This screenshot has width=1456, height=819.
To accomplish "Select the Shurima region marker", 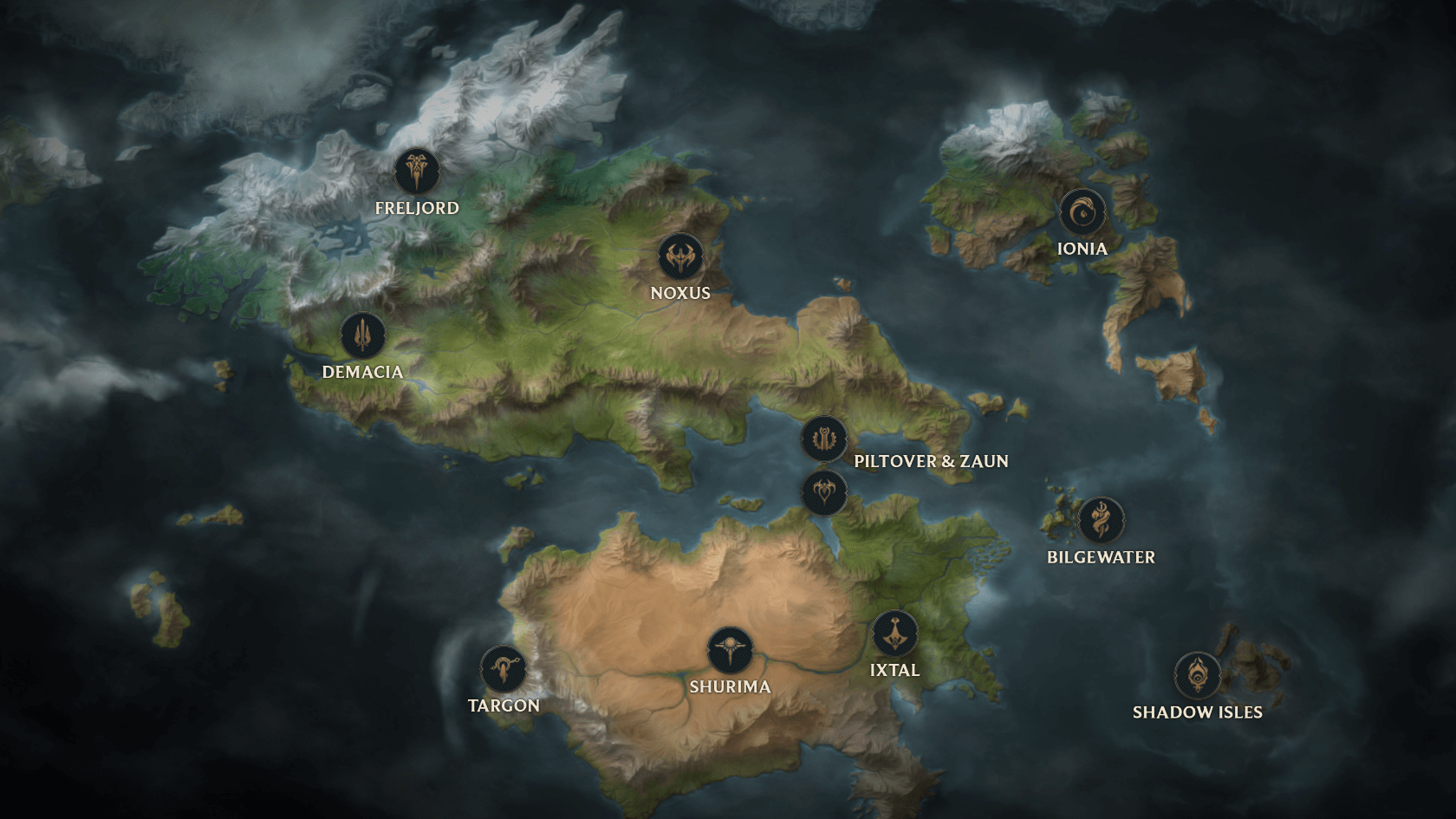I will click(730, 650).
